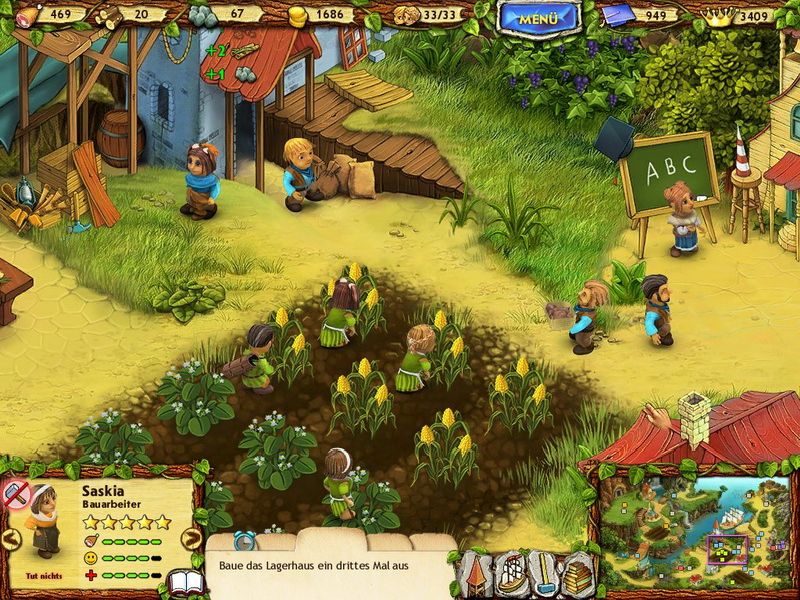
Task: Select Saskia's character portrait
Action: (x=45, y=518)
